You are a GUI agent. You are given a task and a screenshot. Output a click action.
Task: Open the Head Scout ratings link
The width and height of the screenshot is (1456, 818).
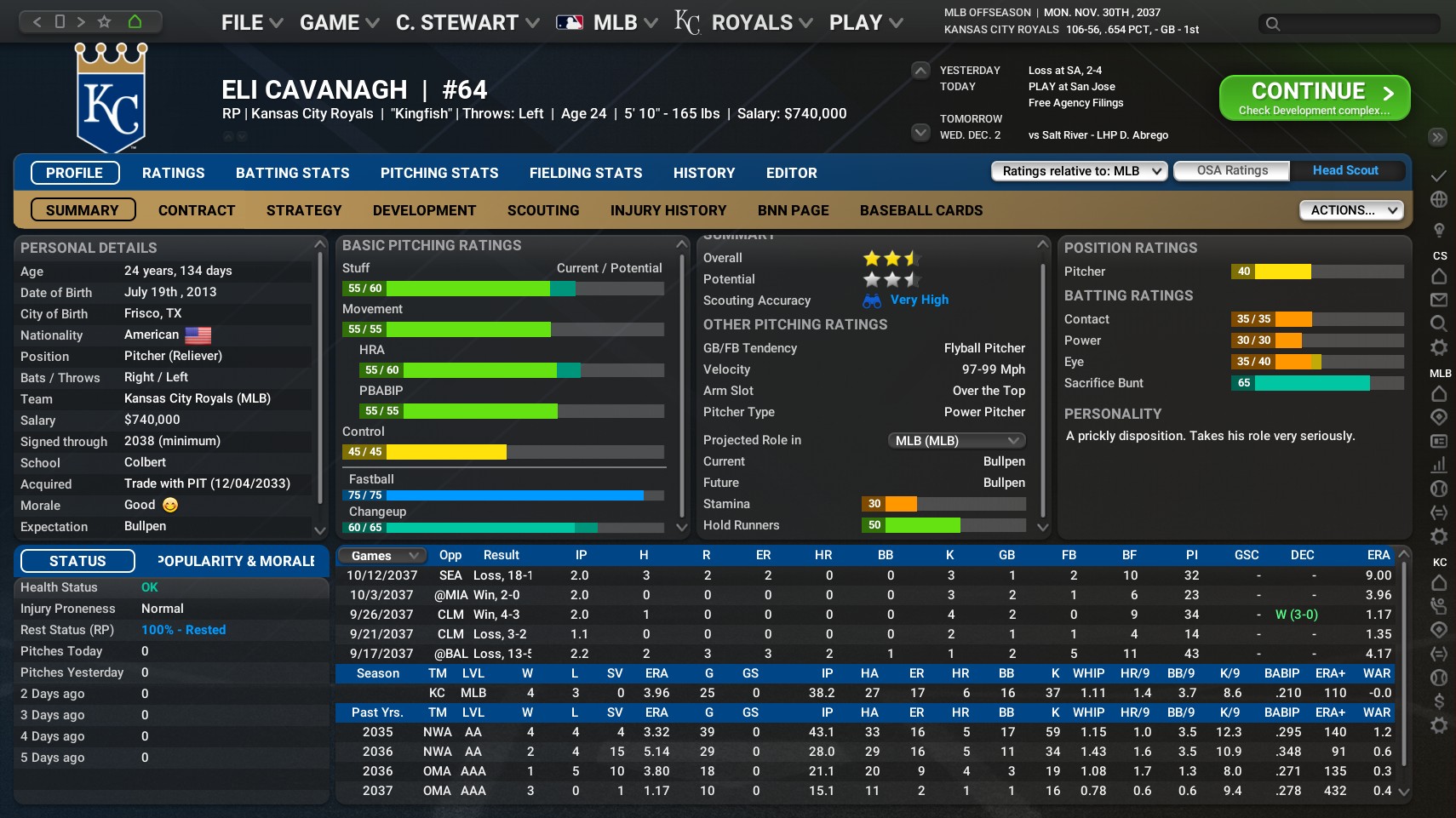pyautogui.click(x=1345, y=170)
